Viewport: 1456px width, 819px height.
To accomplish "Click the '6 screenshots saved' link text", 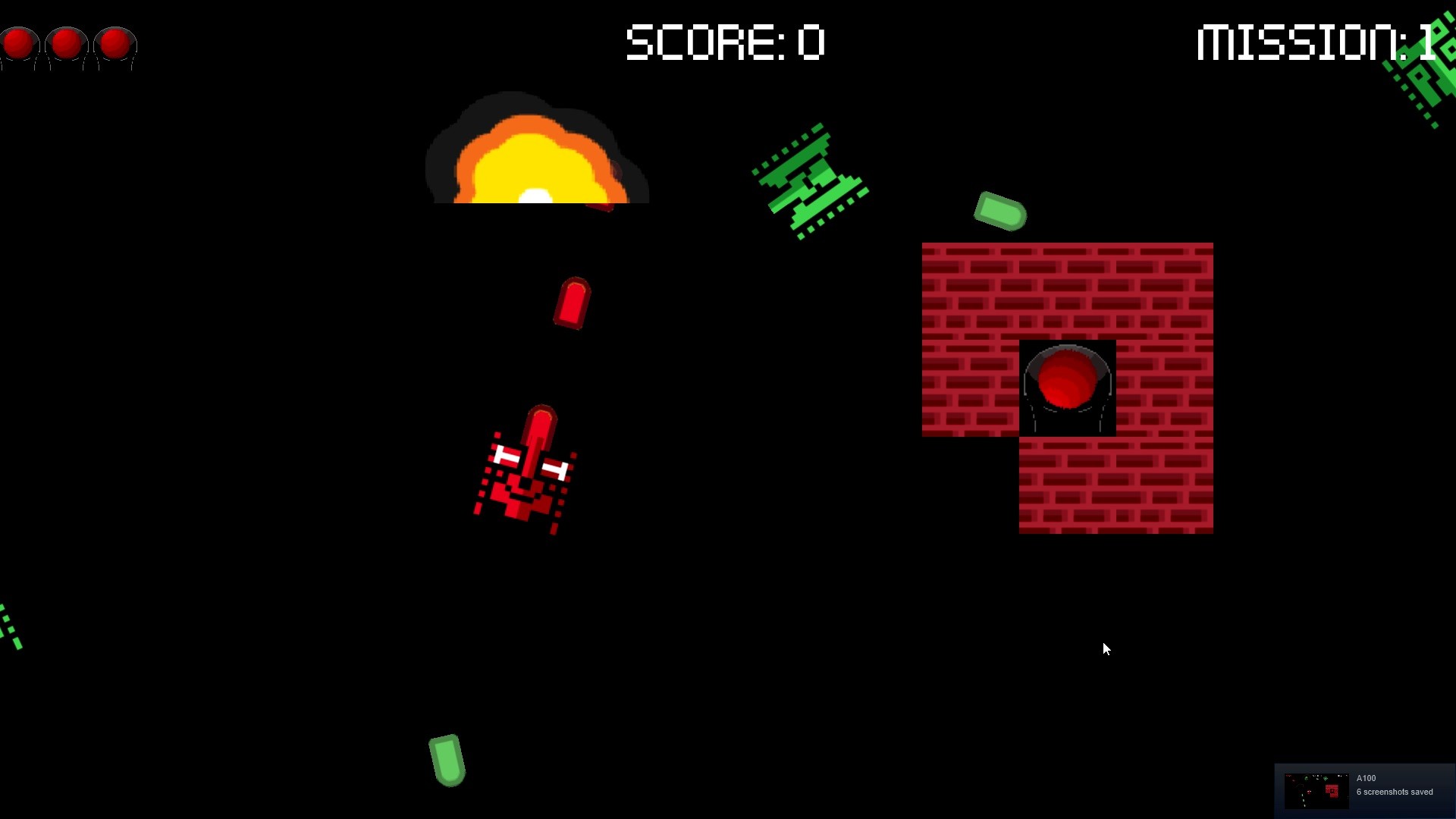I will (x=1395, y=792).
